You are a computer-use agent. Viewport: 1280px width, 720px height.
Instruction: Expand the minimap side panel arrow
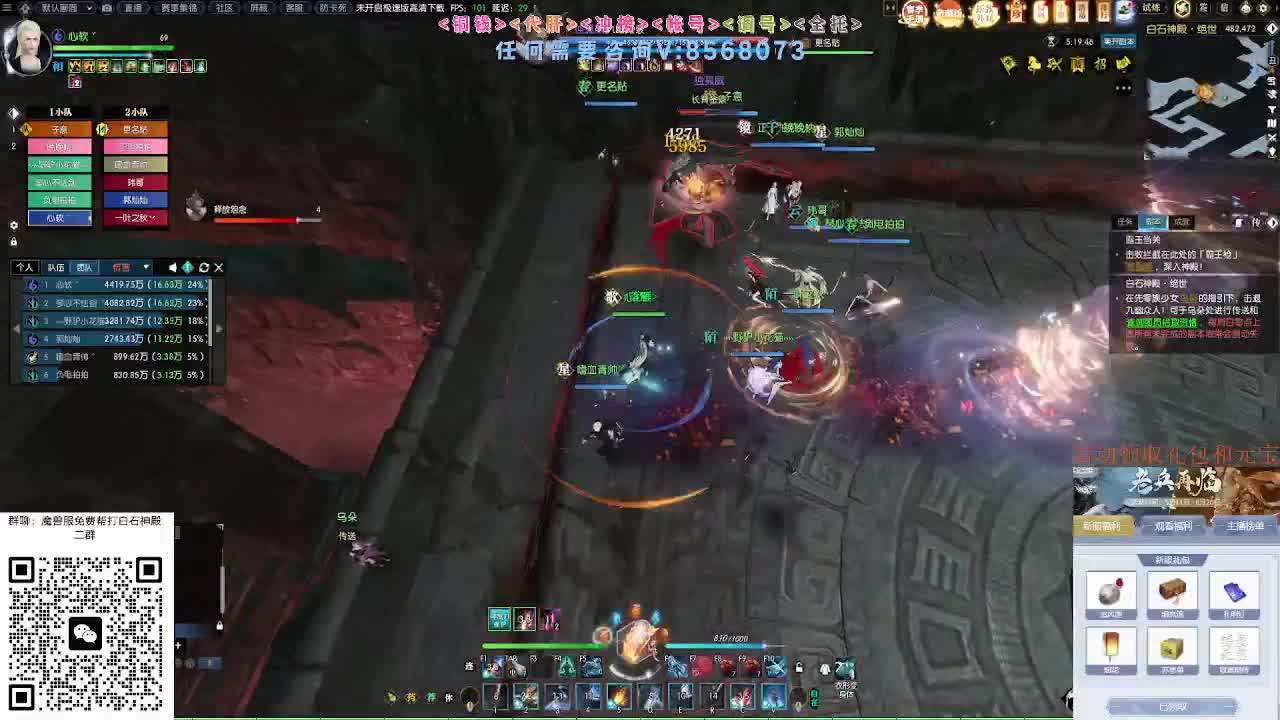1272,29
